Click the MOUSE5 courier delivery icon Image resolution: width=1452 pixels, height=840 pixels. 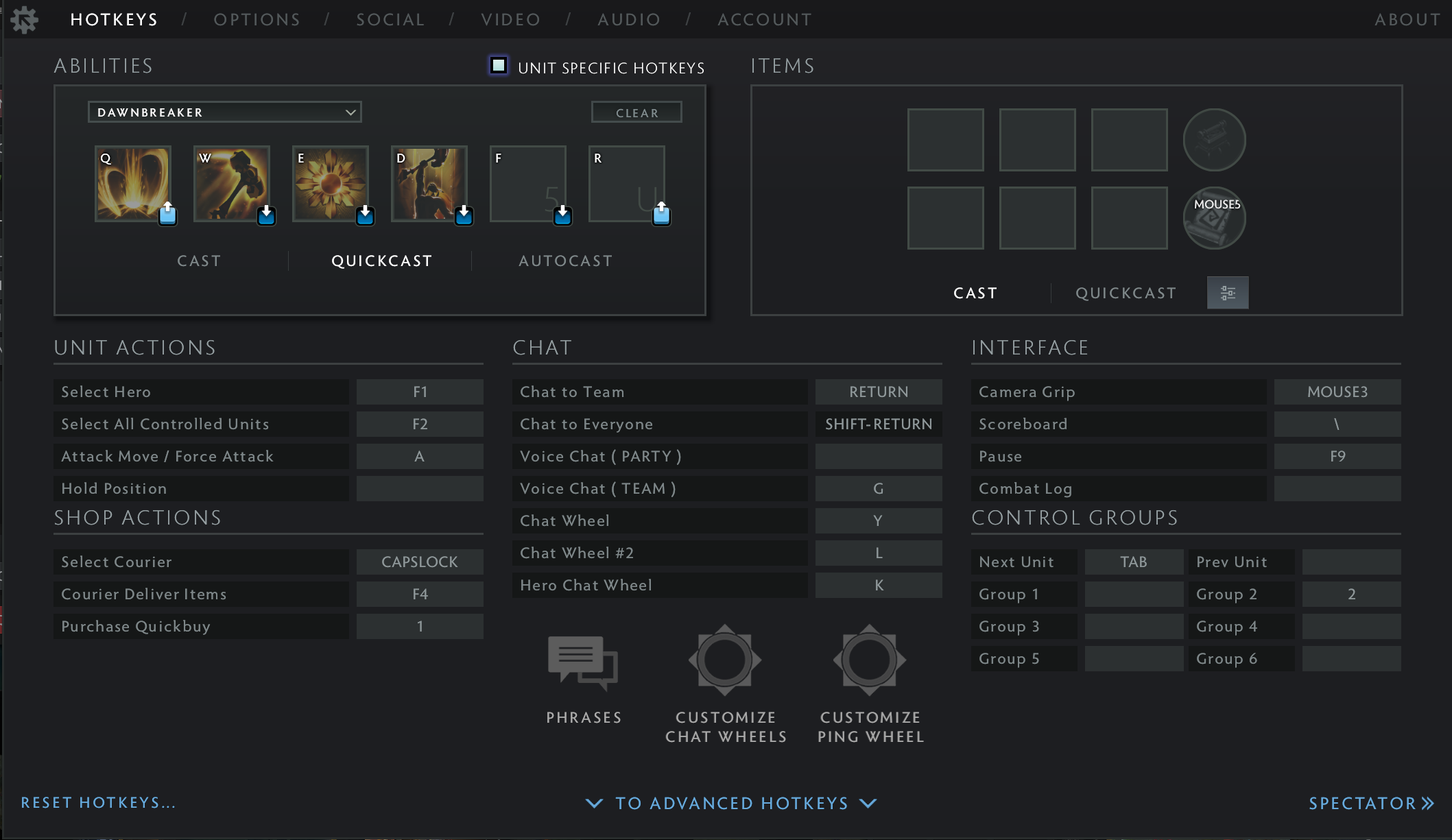tap(1214, 218)
